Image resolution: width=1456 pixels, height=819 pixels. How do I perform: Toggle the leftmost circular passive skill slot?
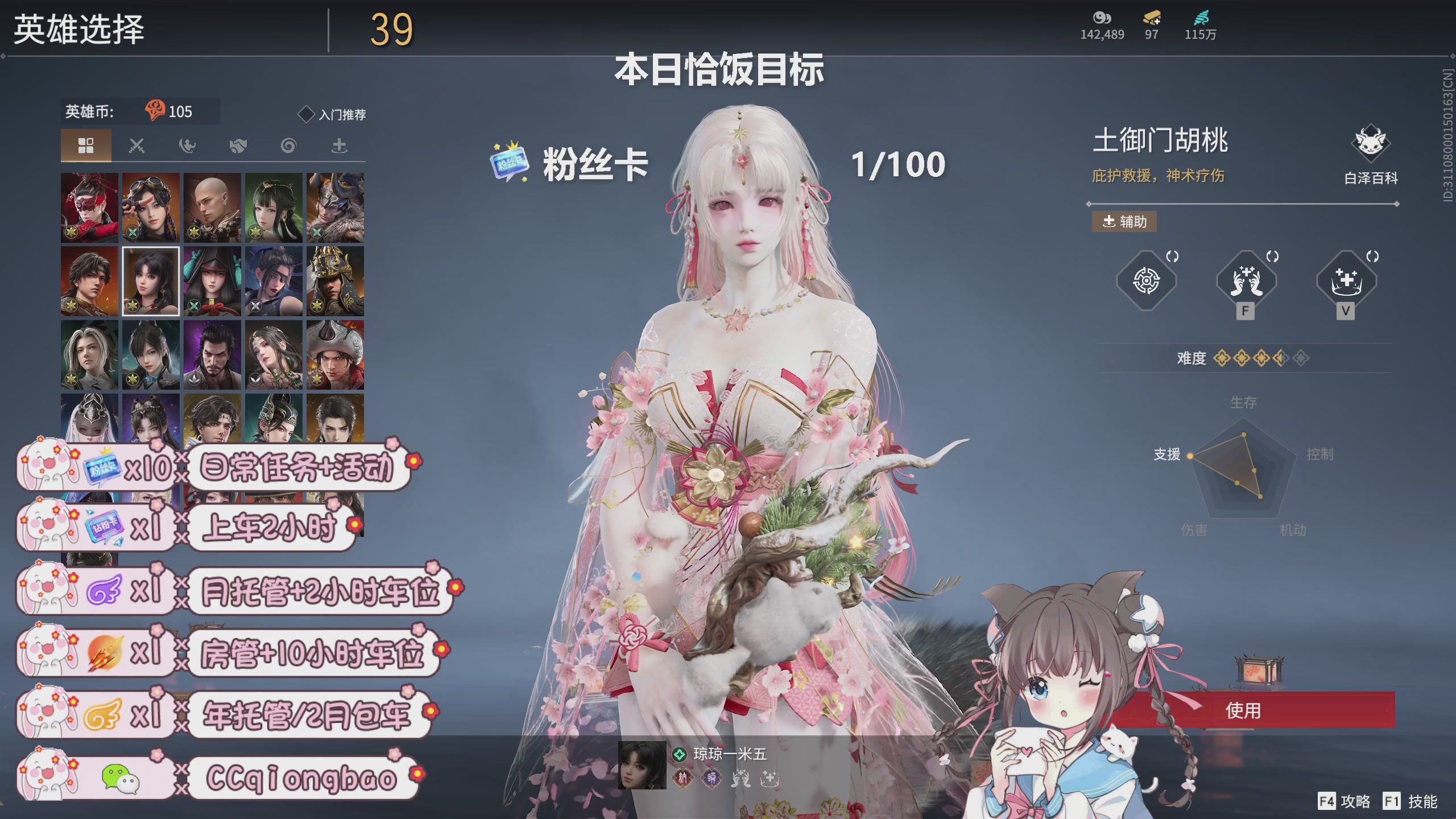[x=1147, y=280]
